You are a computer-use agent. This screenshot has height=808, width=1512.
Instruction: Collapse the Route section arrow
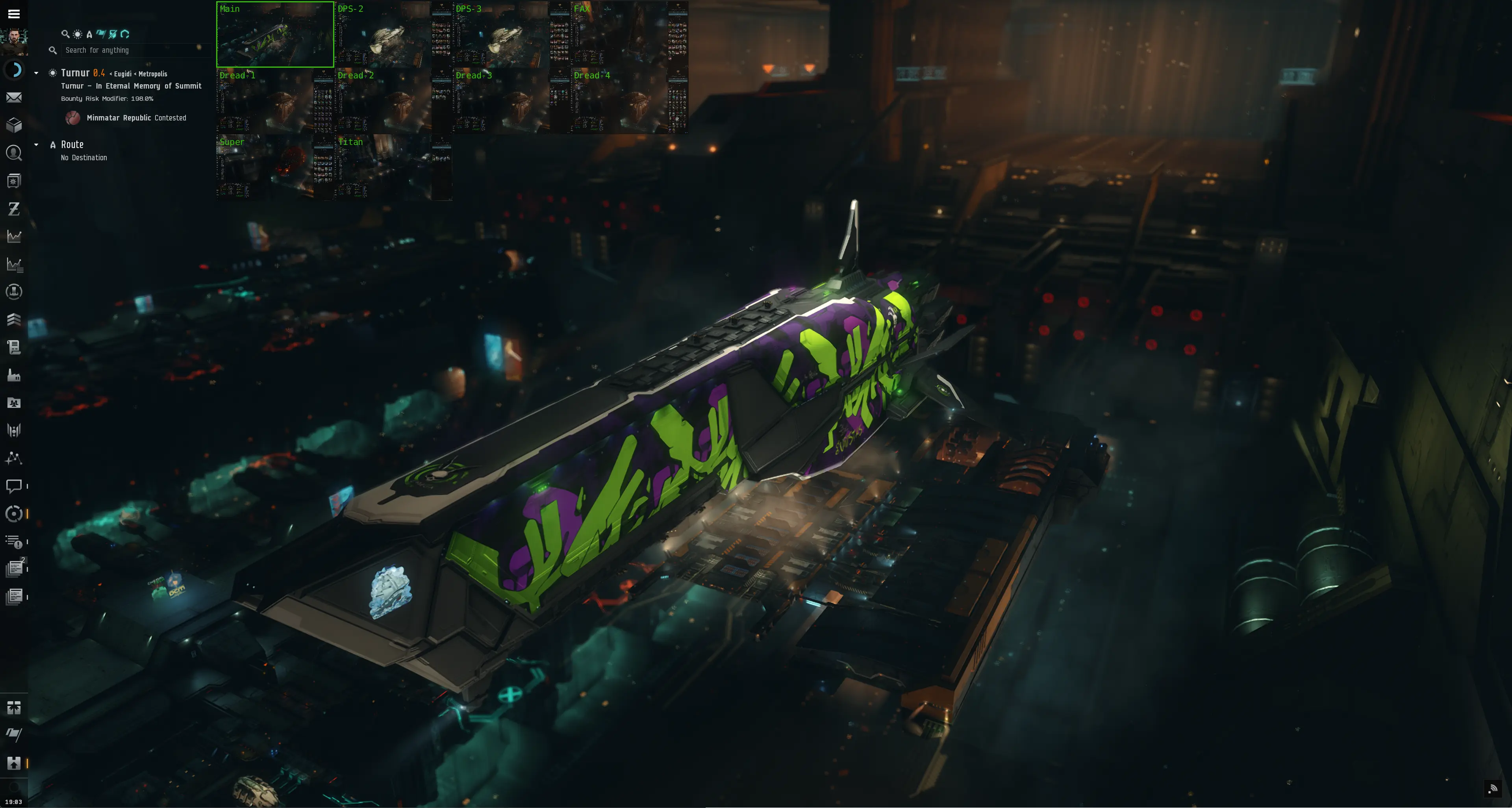pyautogui.click(x=36, y=145)
